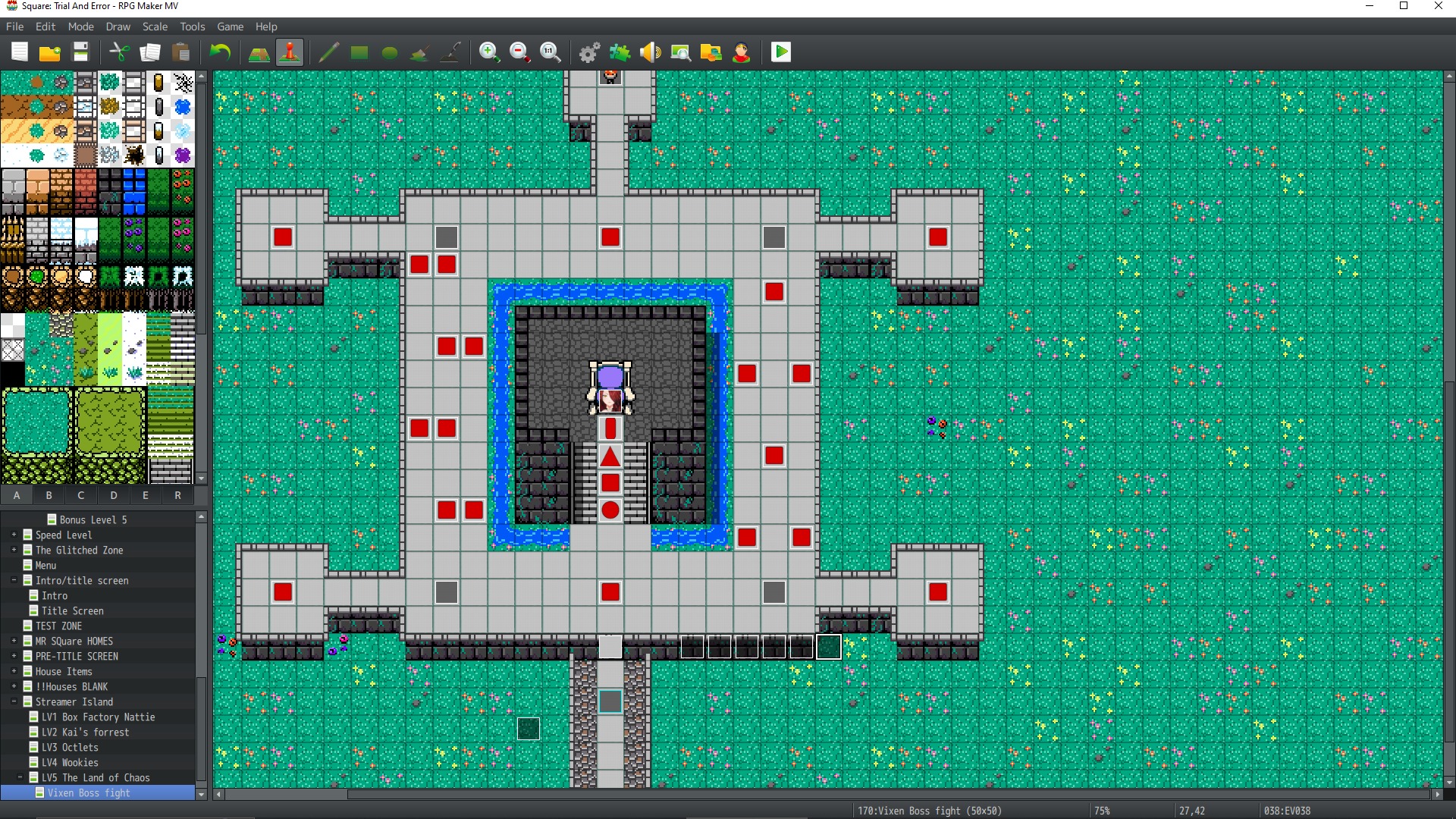
Task: Open the Character Generator
Action: click(x=741, y=52)
